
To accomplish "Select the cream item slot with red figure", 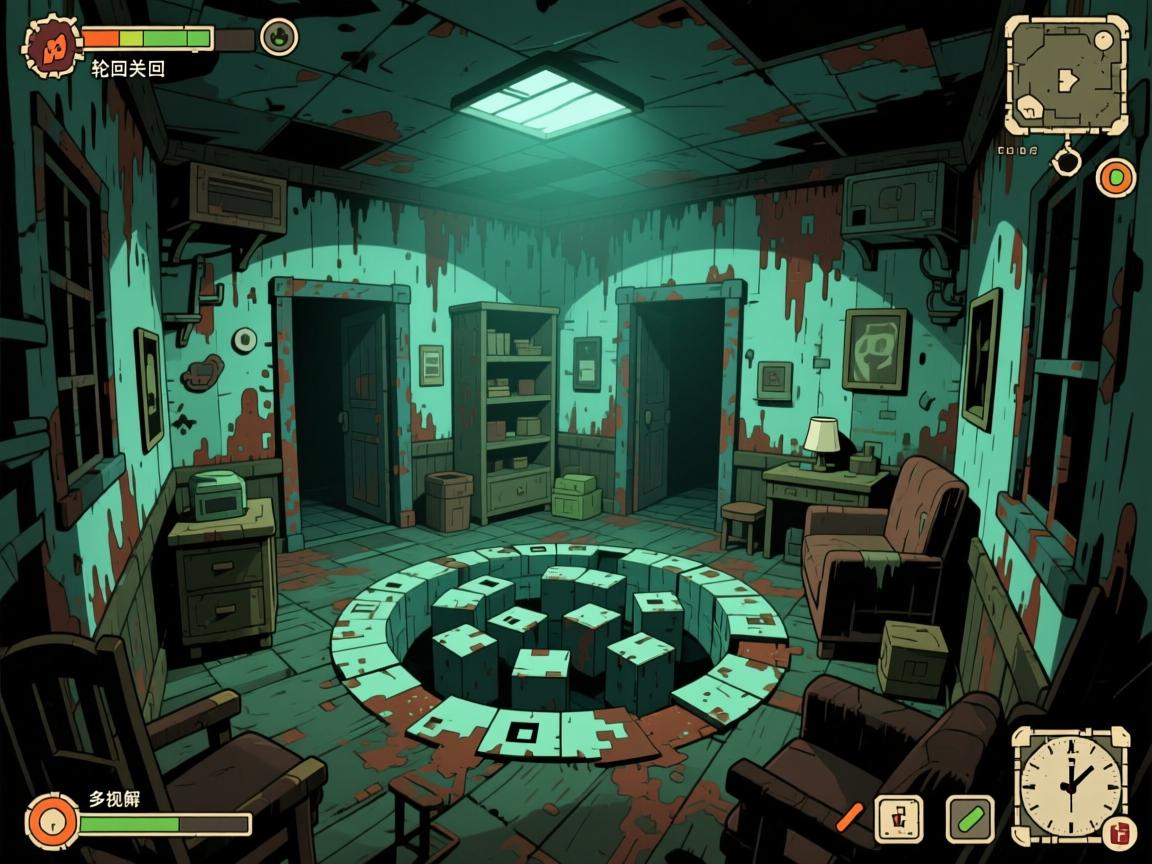I will (x=898, y=819).
